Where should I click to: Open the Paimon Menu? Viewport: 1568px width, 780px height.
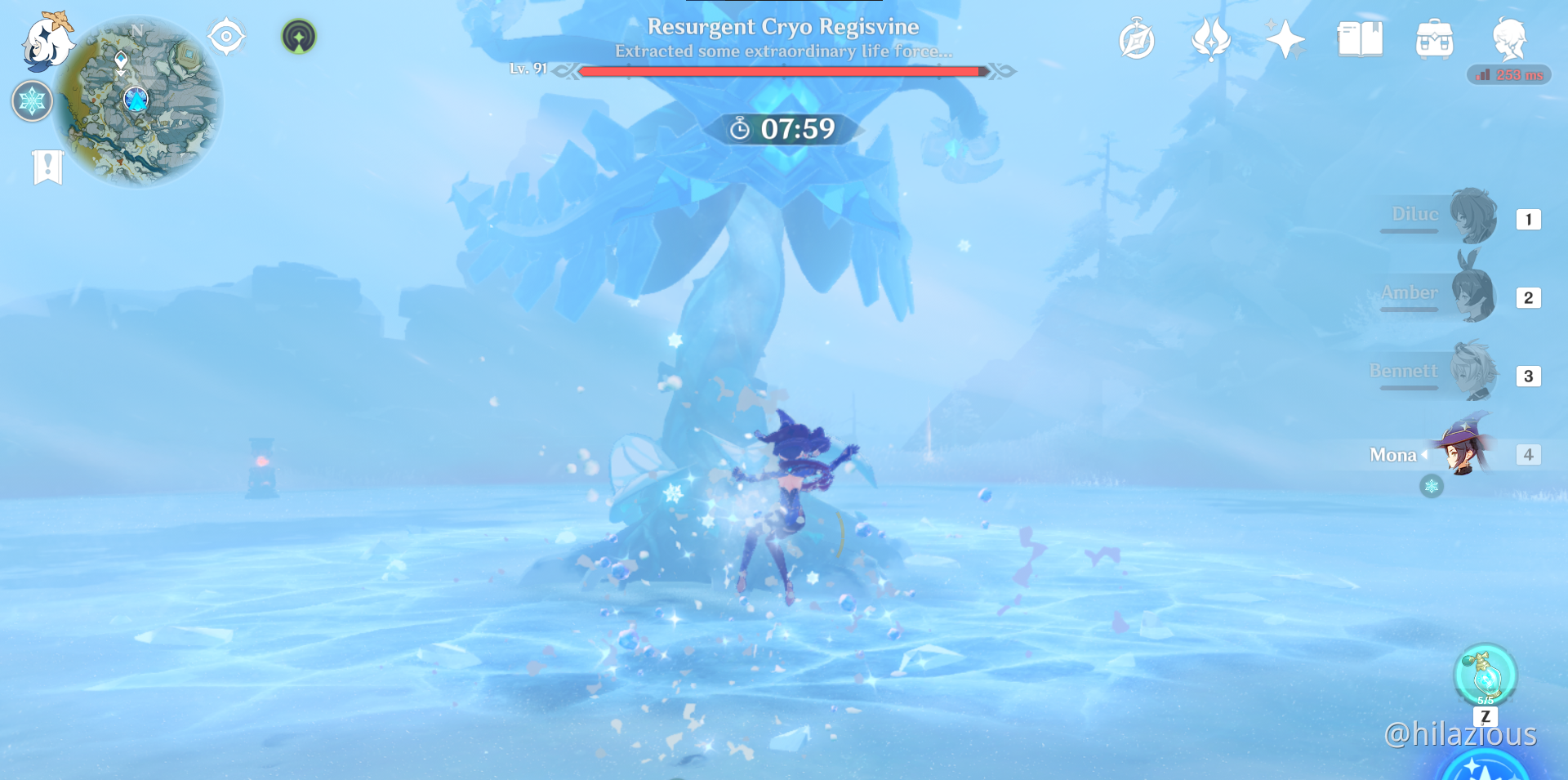[45, 45]
